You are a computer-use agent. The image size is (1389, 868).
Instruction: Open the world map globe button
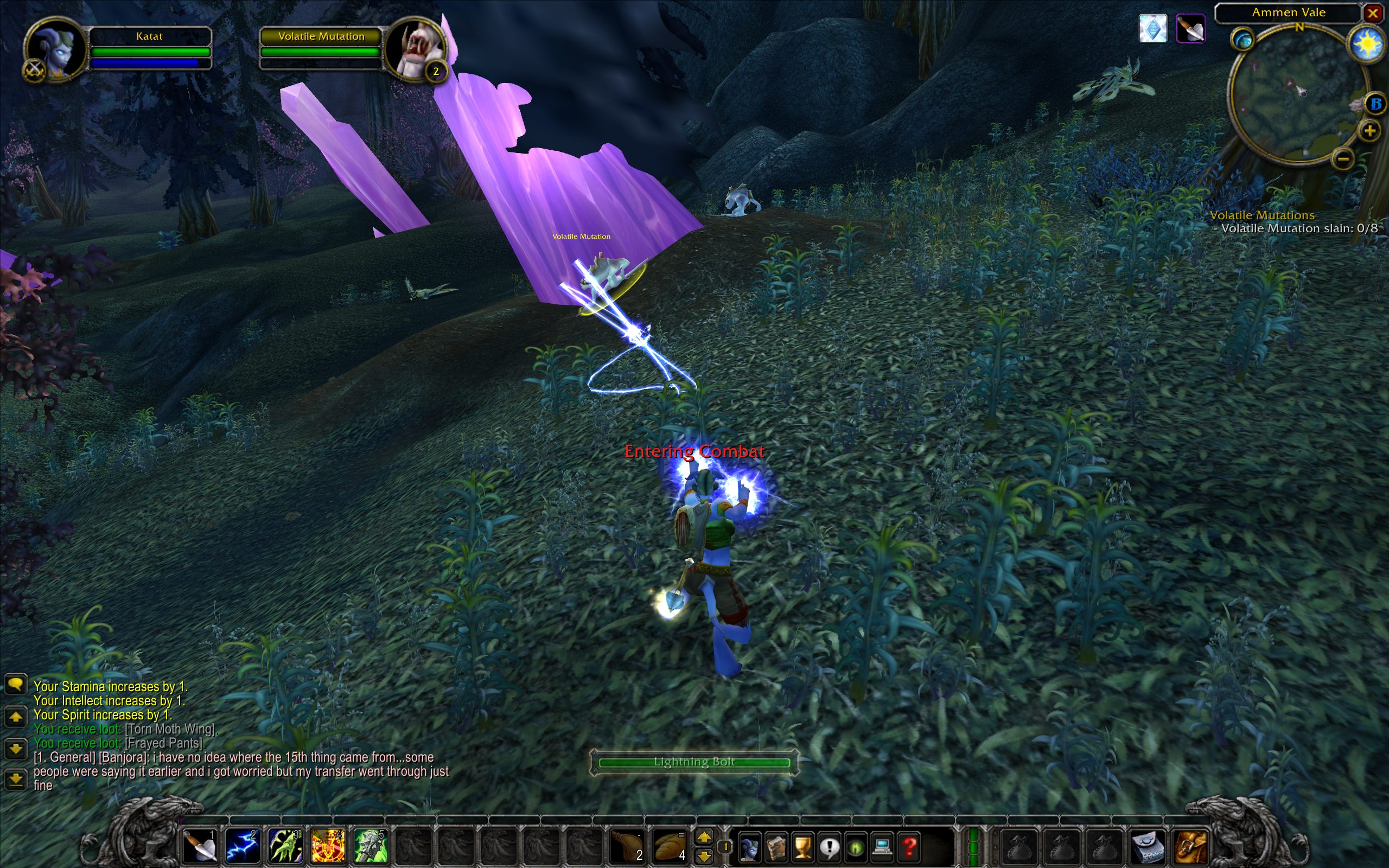(1242, 40)
